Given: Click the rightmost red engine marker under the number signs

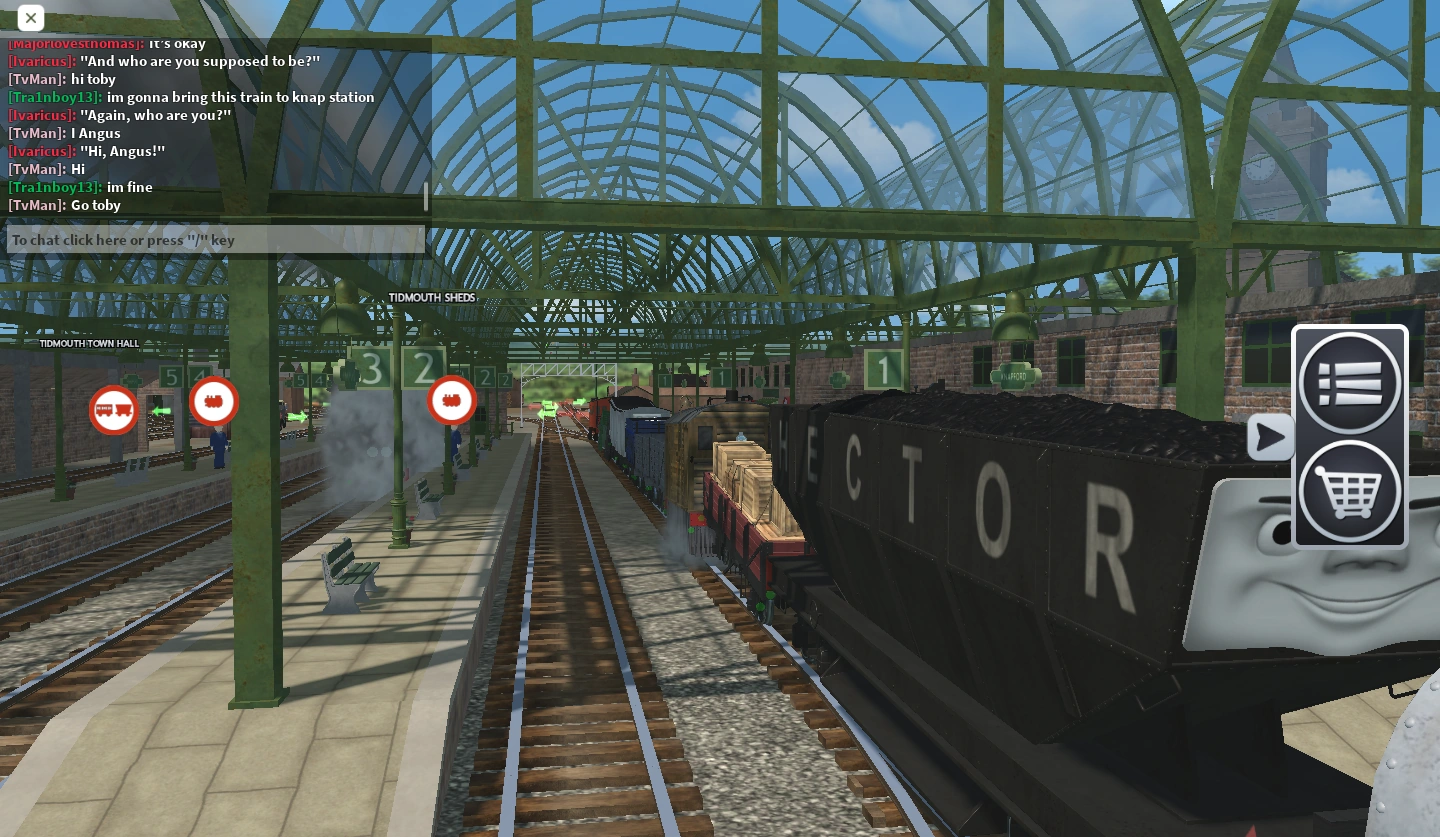Looking at the screenshot, I should pyautogui.click(x=451, y=400).
